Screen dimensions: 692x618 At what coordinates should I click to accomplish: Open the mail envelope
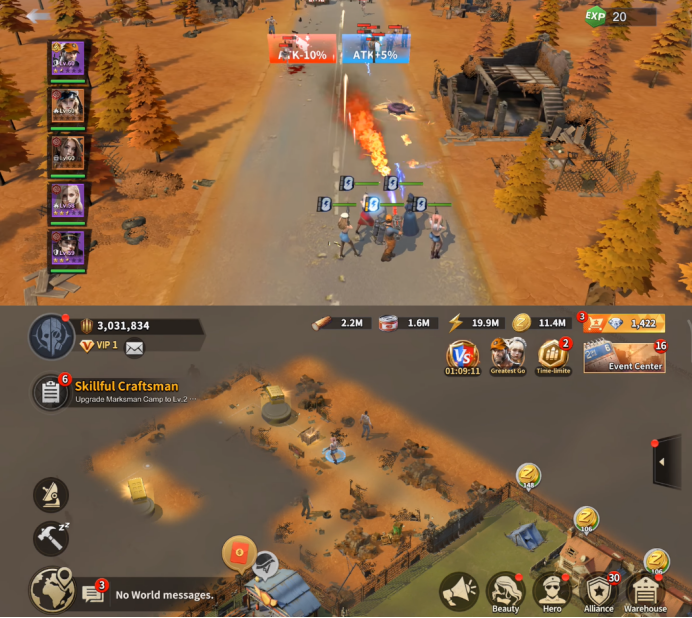[134, 348]
